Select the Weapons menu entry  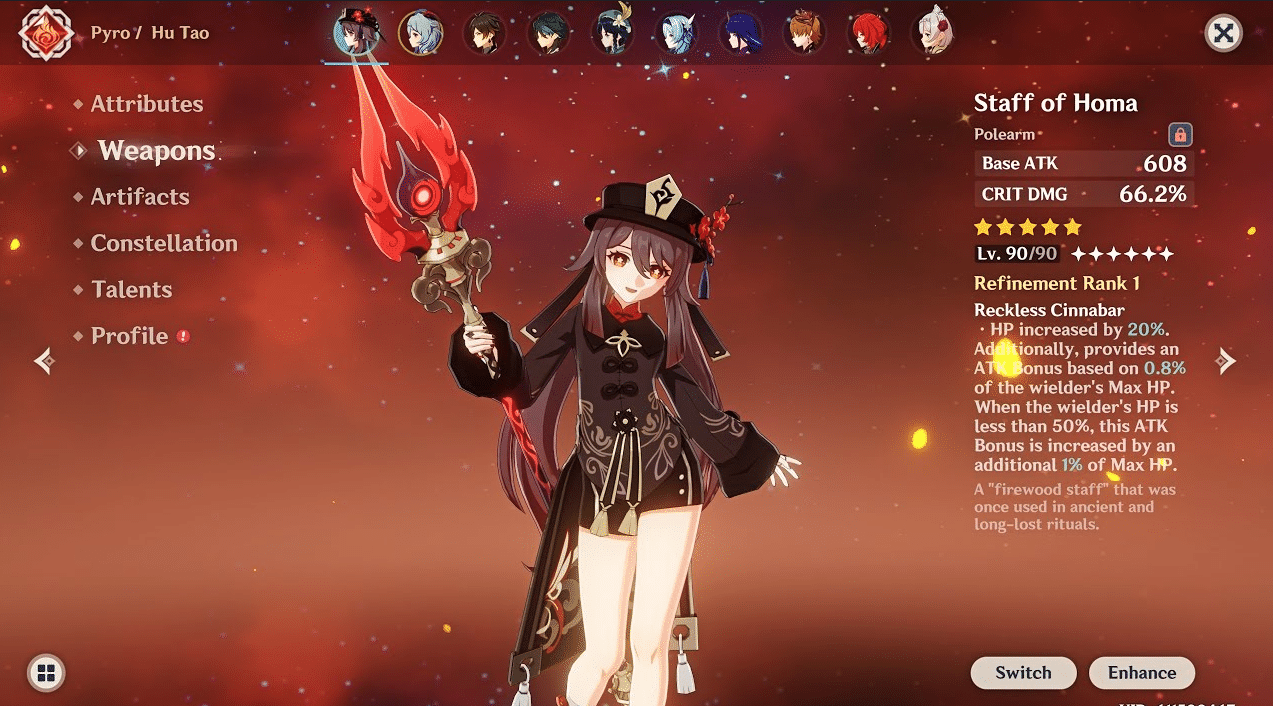[x=156, y=151]
